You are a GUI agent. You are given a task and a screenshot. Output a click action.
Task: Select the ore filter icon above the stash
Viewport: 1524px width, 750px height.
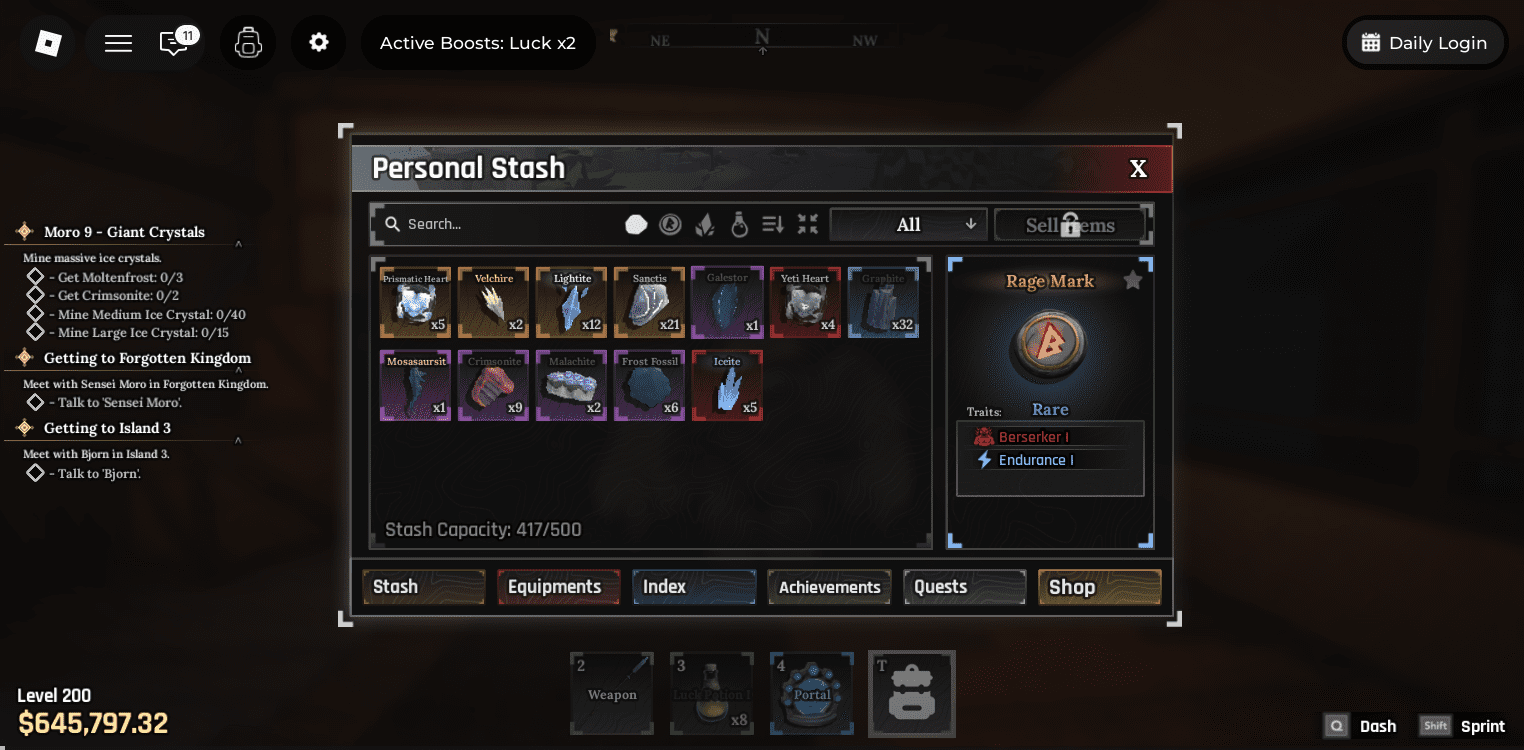click(x=636, y=223)
